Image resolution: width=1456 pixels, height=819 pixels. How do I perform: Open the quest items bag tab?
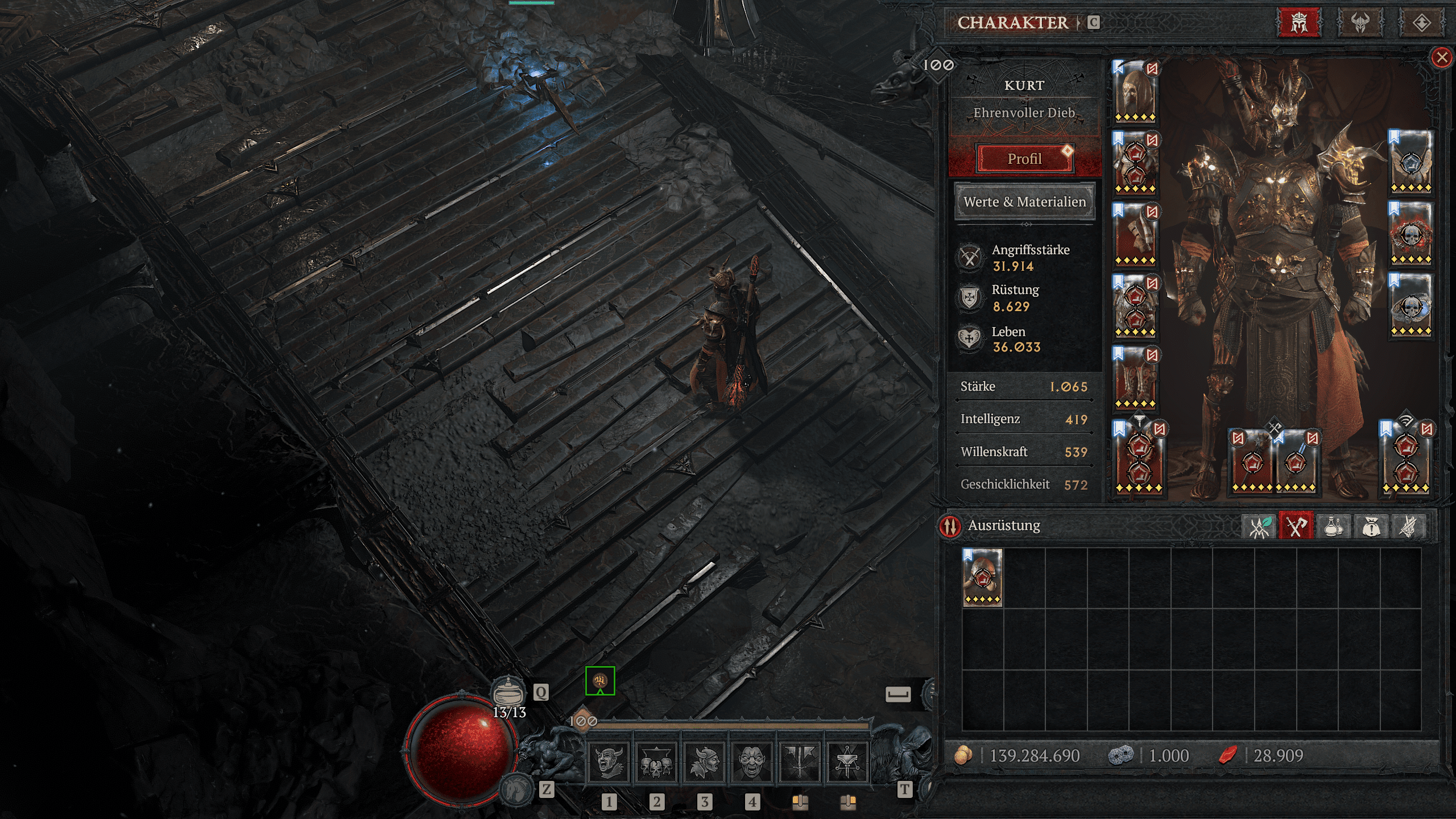click(x=1371, y=526)
